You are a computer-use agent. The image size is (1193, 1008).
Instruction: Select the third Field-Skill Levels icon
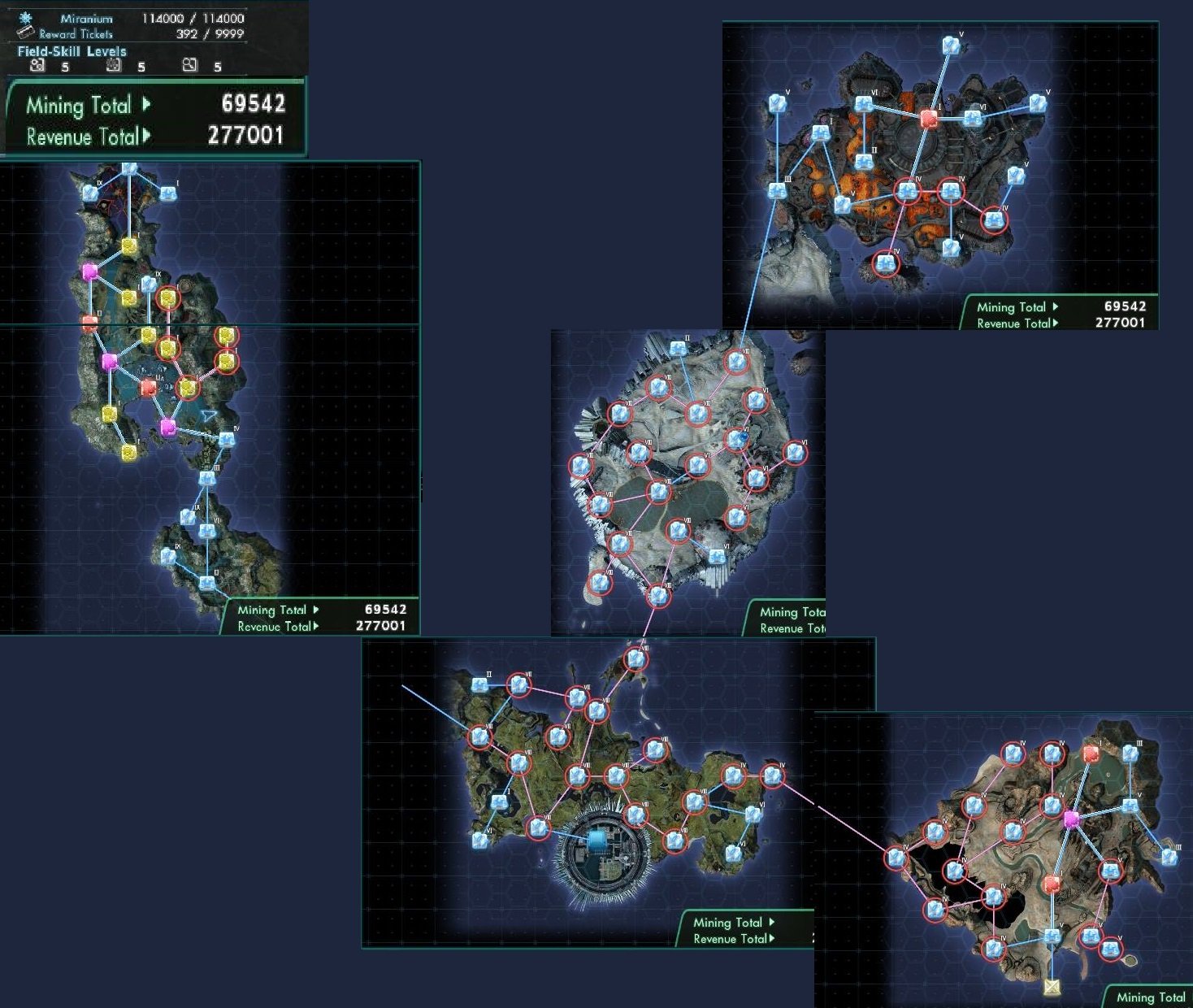pyautogui.click(x=189, y=65)
